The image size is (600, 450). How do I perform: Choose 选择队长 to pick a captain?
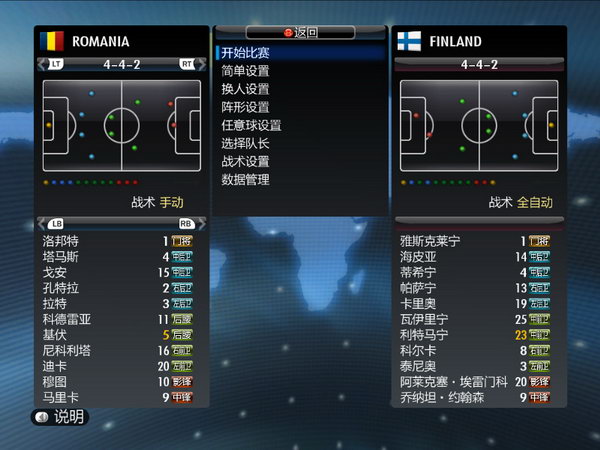coord(245,143)
